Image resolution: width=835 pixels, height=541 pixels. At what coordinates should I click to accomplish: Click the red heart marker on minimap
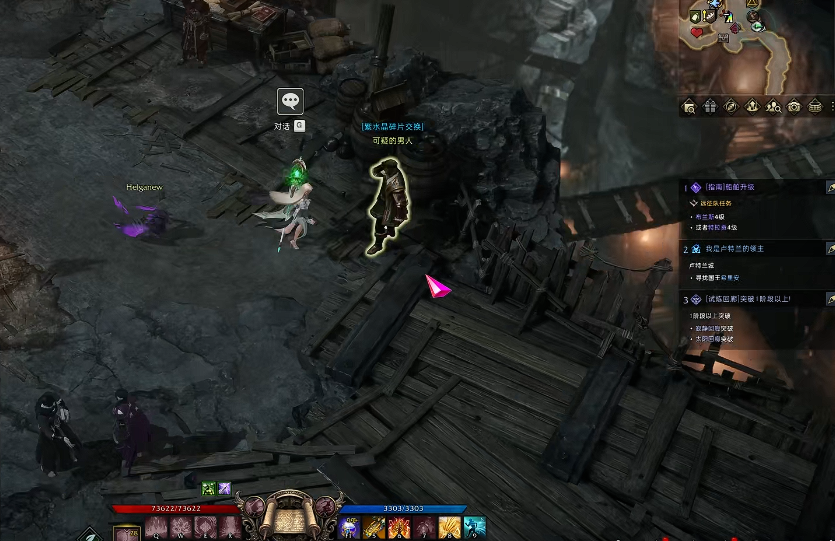(697, 33)
